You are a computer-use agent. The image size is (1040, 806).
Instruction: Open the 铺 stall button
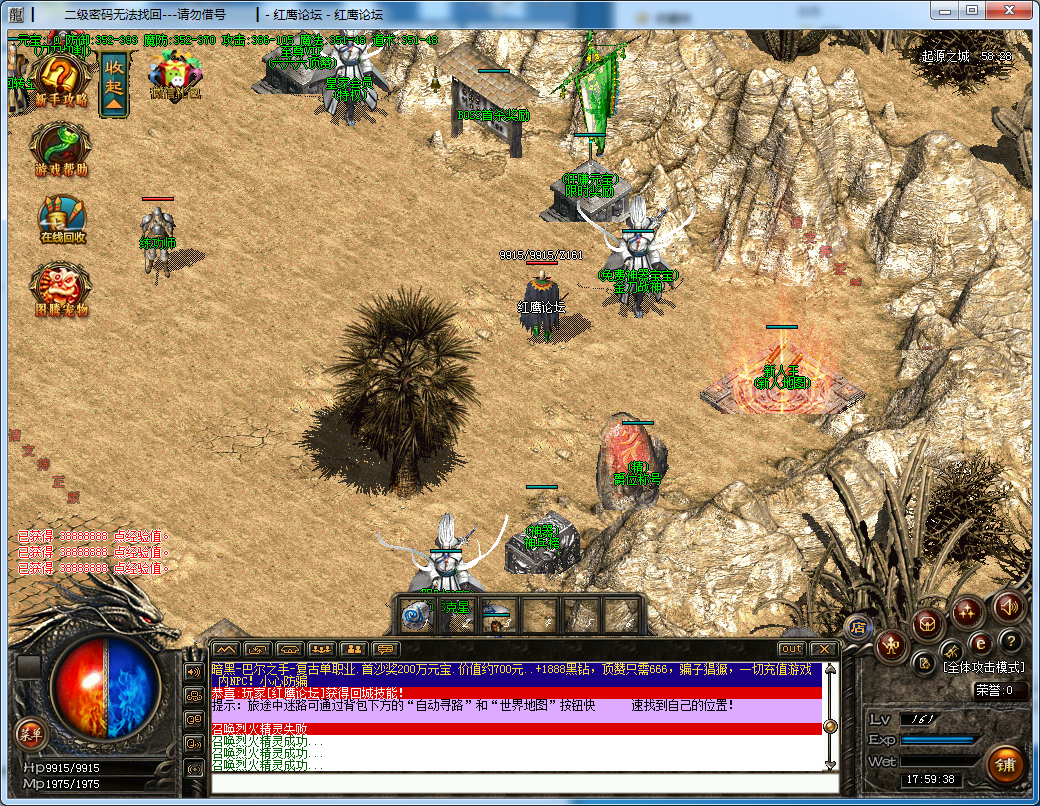pyautogui.click(x=1004, y=765)
